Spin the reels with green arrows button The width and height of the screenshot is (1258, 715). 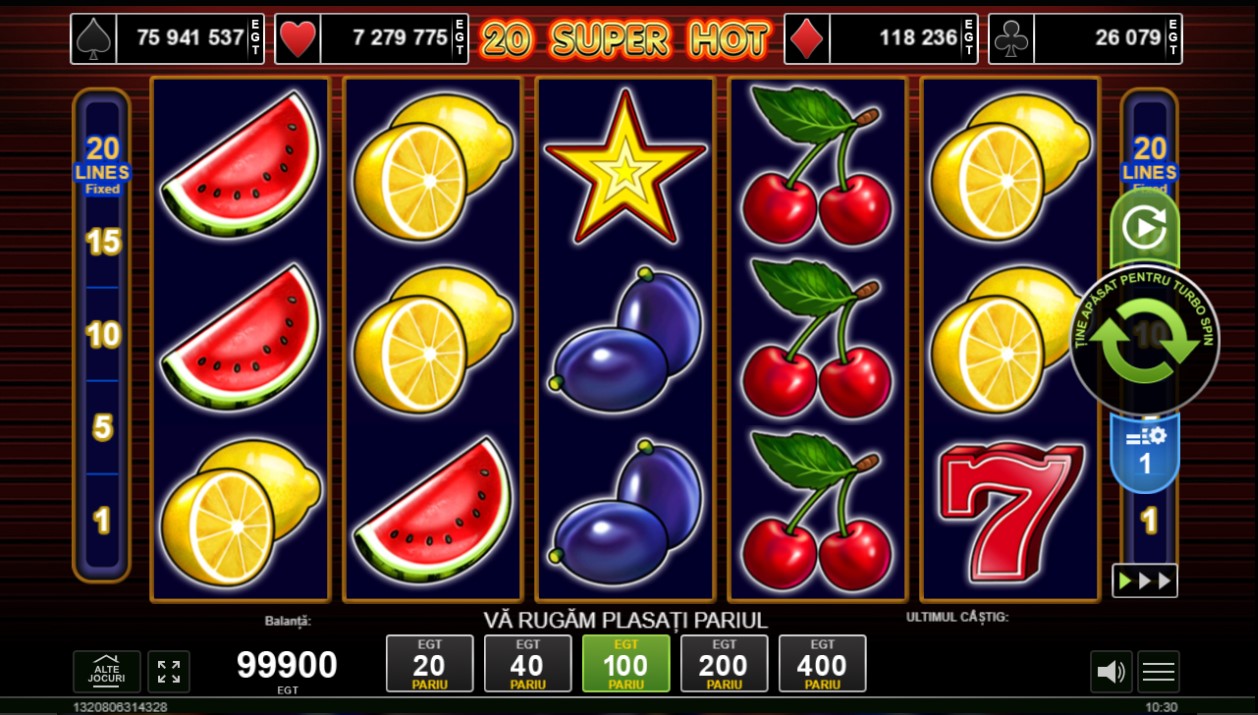[1144, 340]
